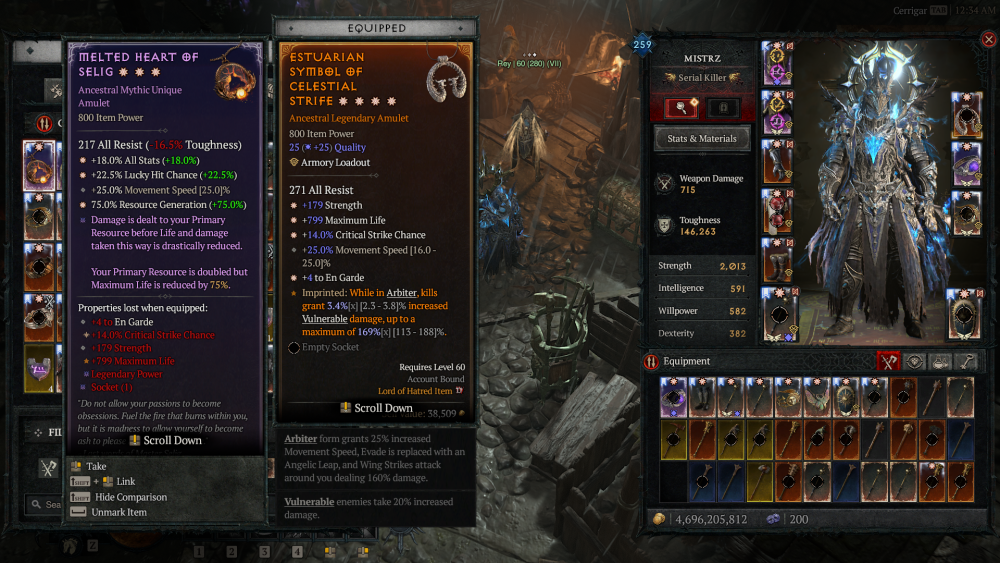Select the equipped gloves slot
This screenshot has width=1000, height=563.
click(777, 160)
